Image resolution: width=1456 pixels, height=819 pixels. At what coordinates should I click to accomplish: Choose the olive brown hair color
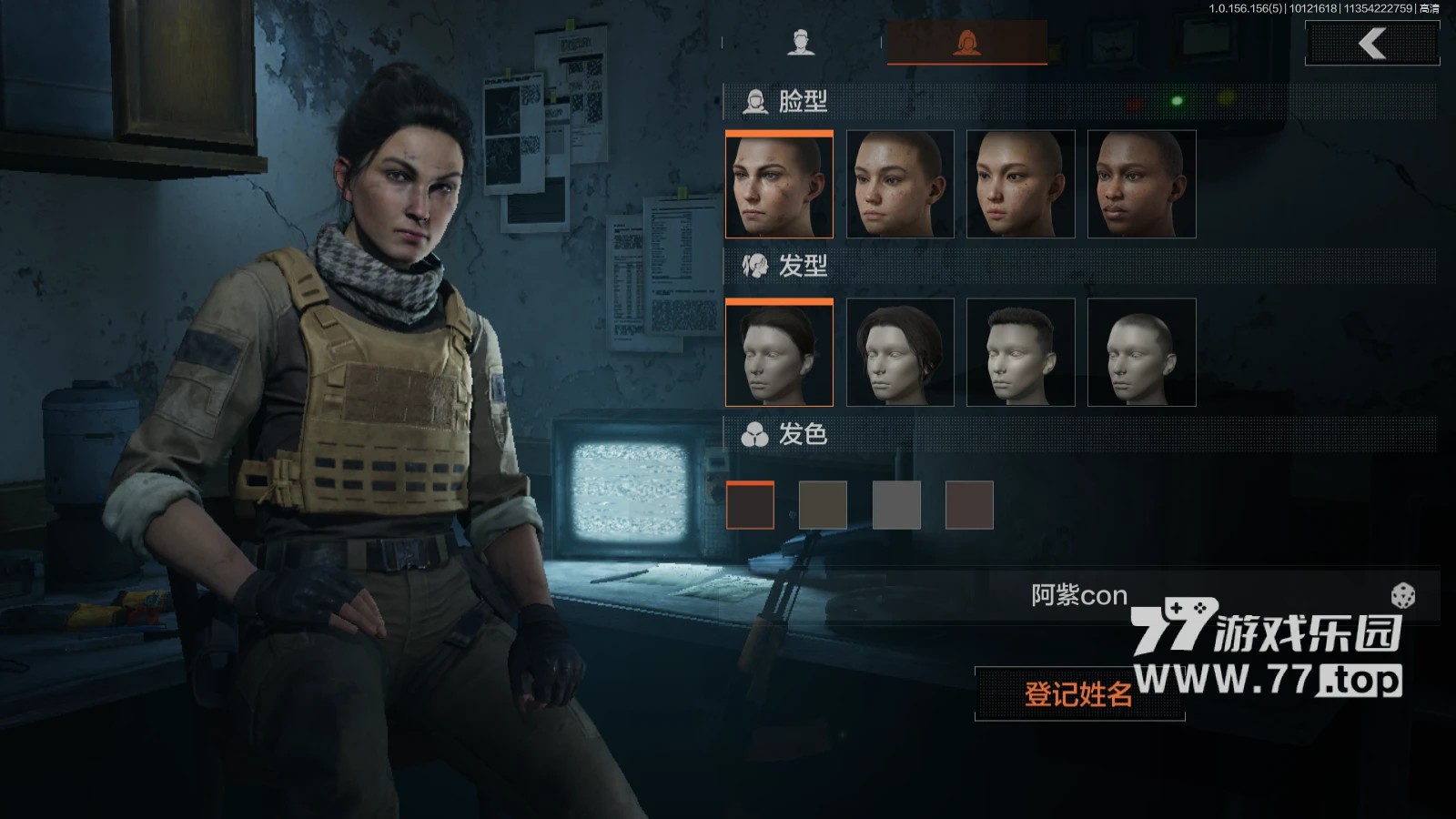click(x=824, y=506)
